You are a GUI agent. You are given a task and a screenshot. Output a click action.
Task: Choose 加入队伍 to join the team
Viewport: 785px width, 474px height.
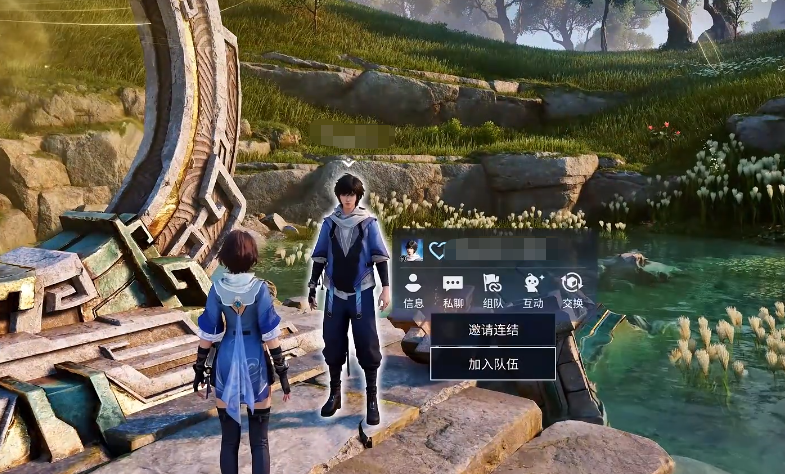coord(493,364)
